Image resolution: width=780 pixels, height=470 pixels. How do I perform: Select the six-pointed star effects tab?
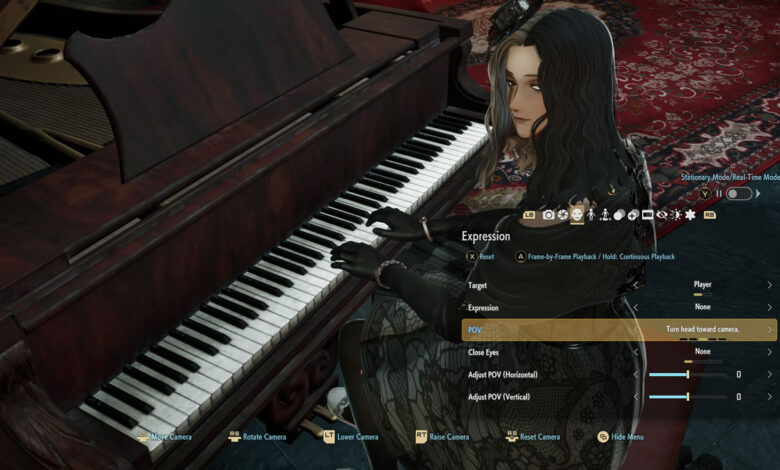tap(689, 214)
